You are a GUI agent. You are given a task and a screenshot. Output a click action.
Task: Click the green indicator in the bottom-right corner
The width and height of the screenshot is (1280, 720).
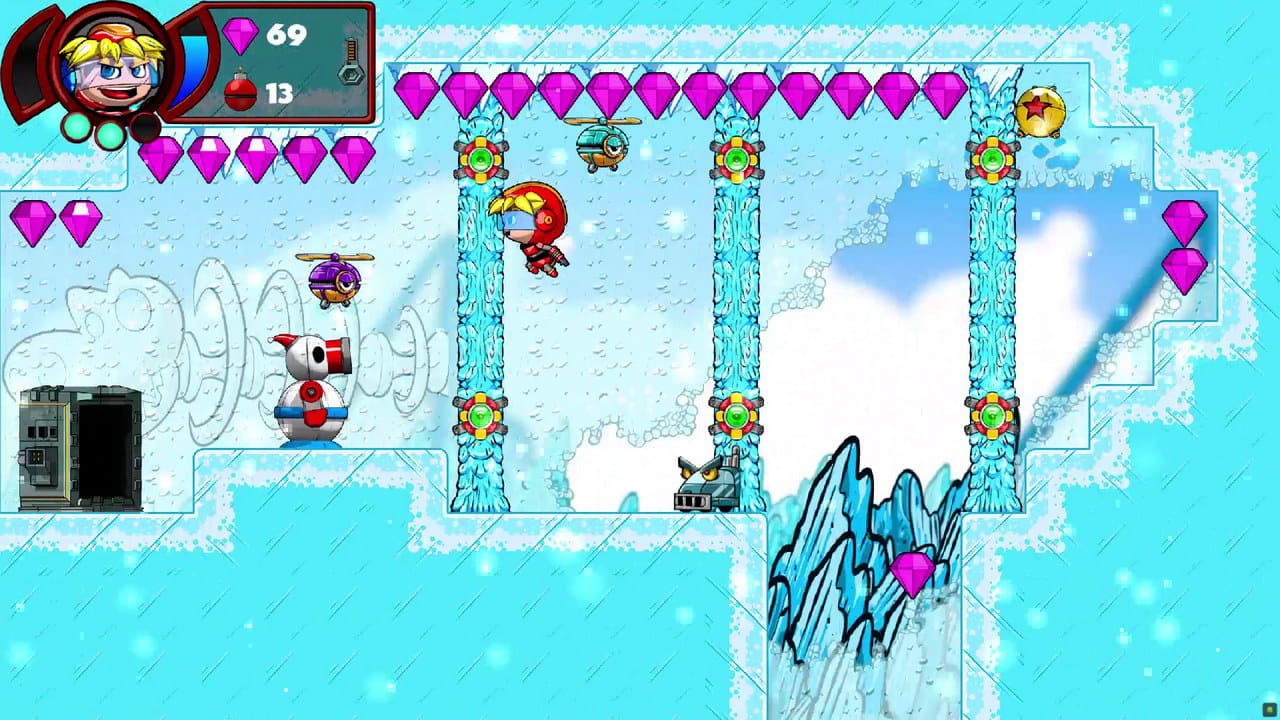tap(1271, 712)
